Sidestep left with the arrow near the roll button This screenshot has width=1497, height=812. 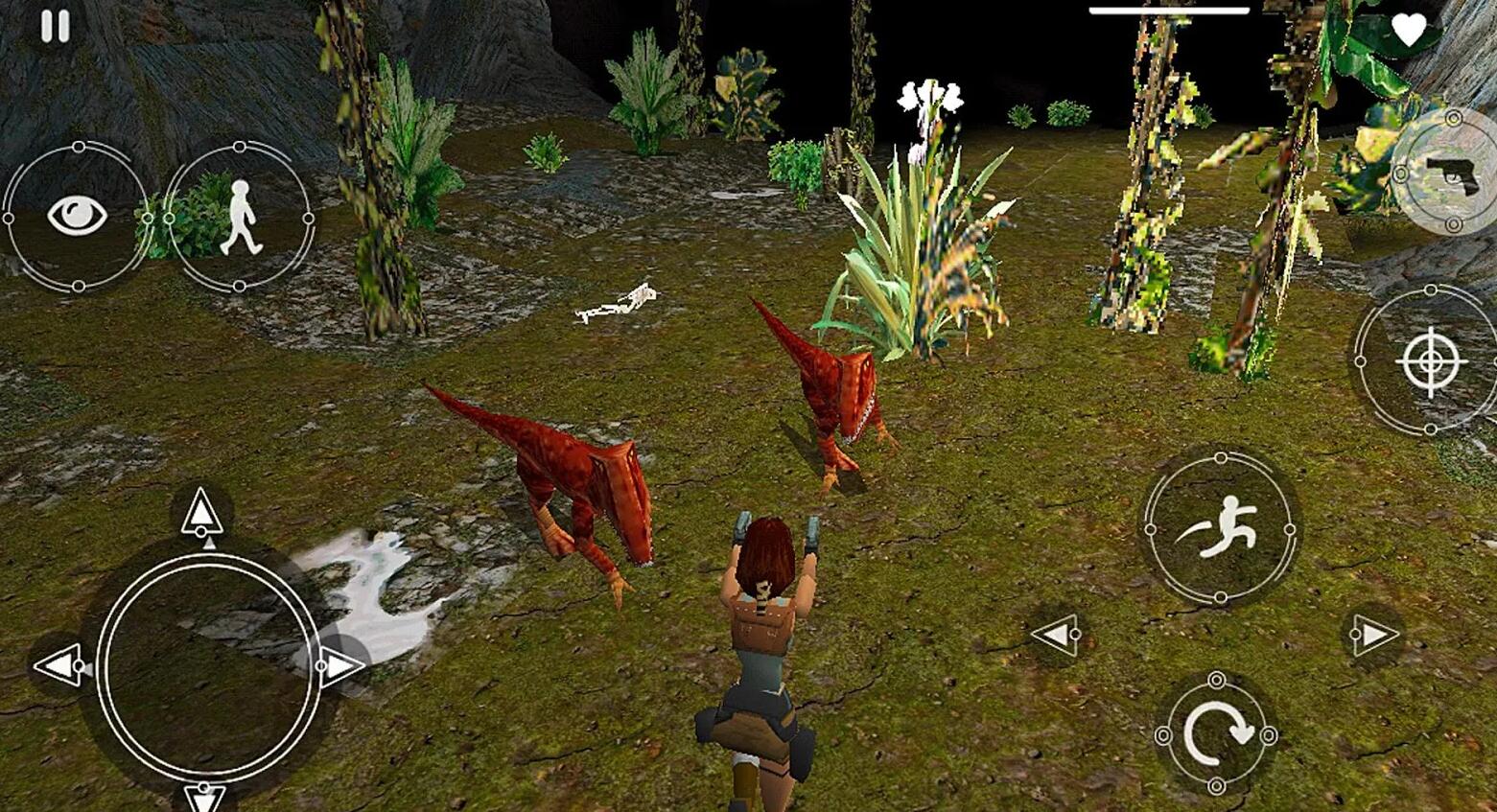pyautogui.click(x=1057, y=635)
